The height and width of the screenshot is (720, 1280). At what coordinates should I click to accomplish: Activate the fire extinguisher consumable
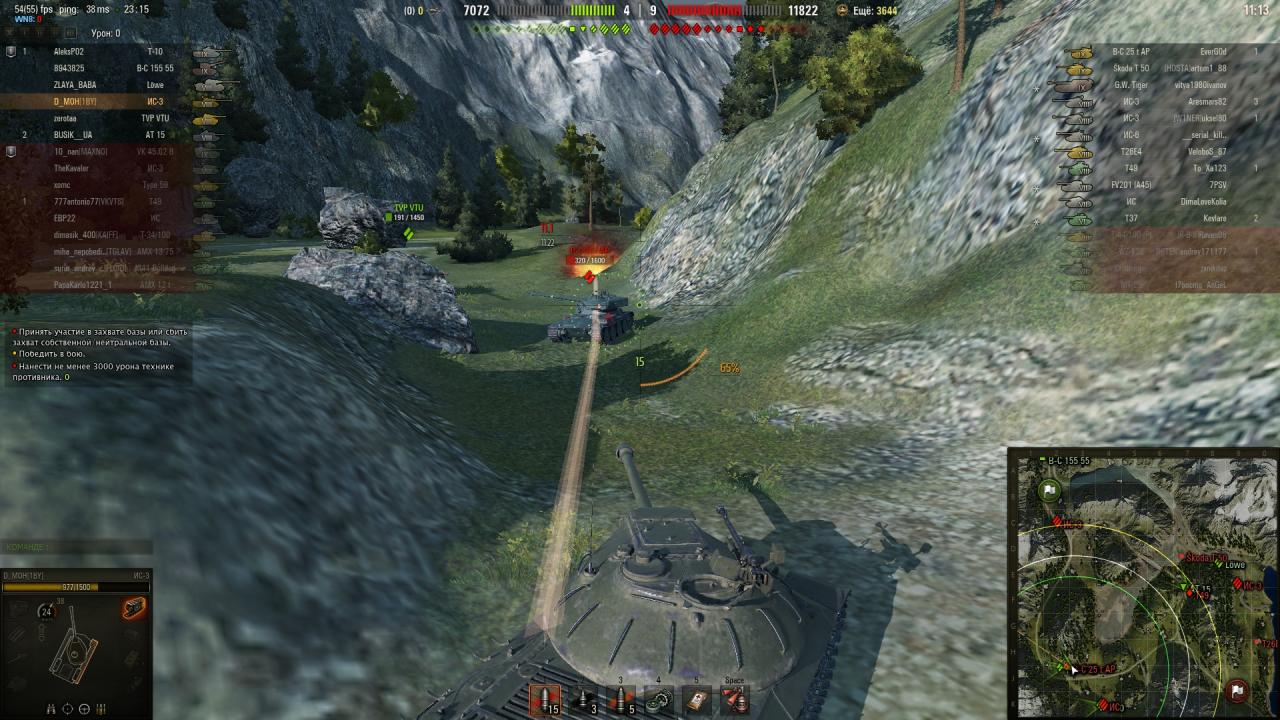click(x=735, y=699)
